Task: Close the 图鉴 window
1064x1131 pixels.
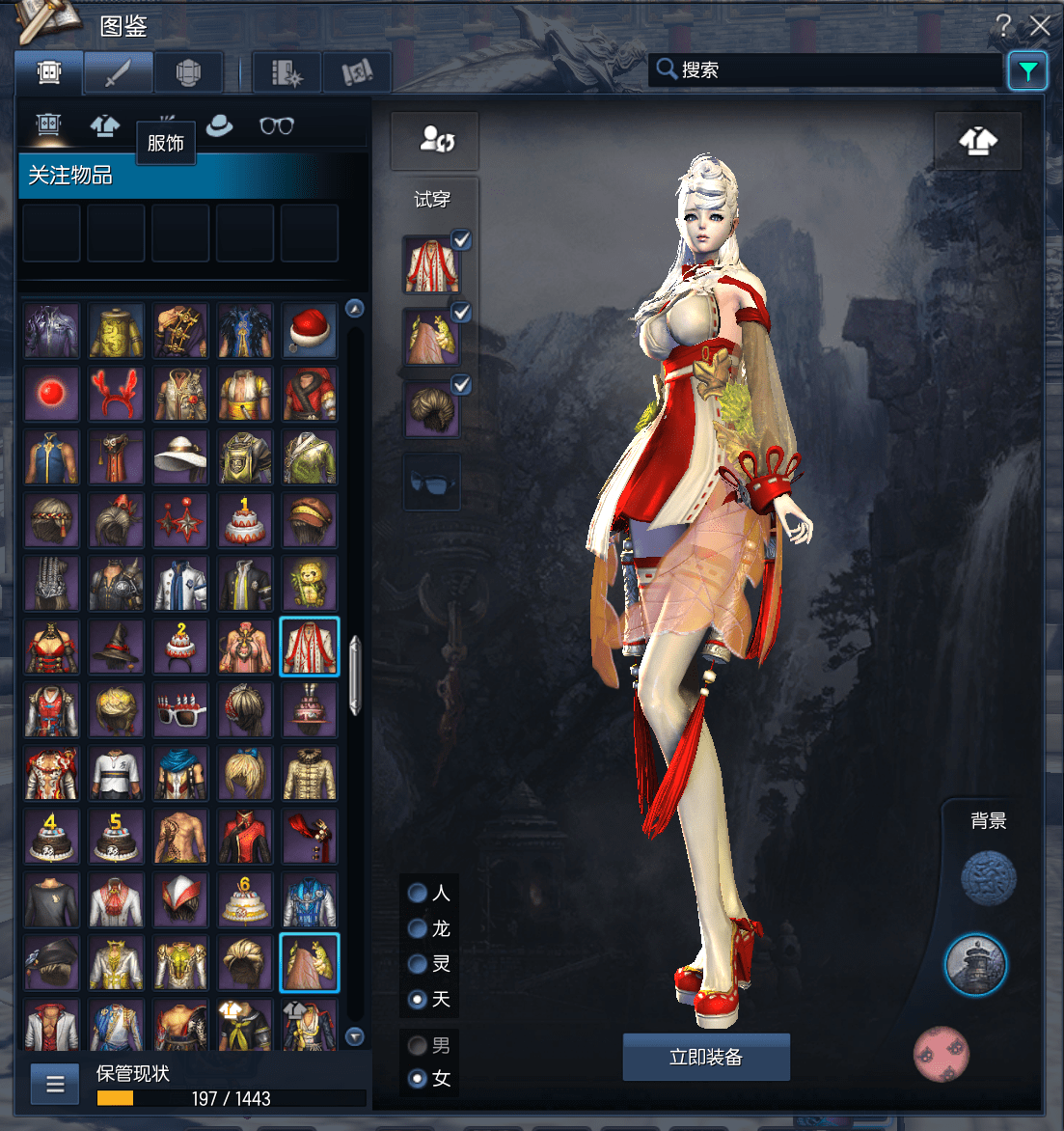Action: pyautogui.click(x=1040, y=25)
